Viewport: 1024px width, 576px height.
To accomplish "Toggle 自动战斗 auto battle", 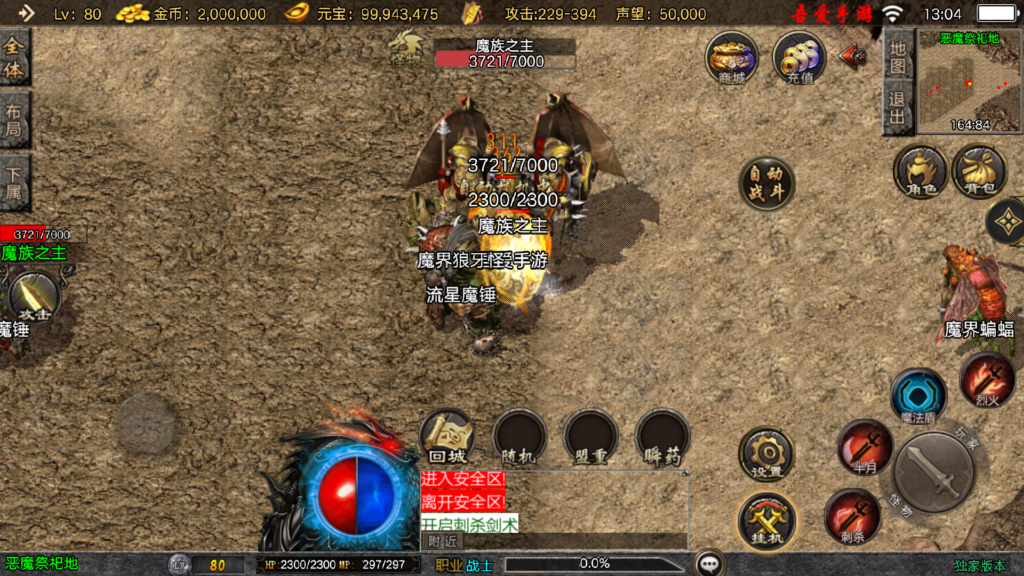I will point(767,184).
